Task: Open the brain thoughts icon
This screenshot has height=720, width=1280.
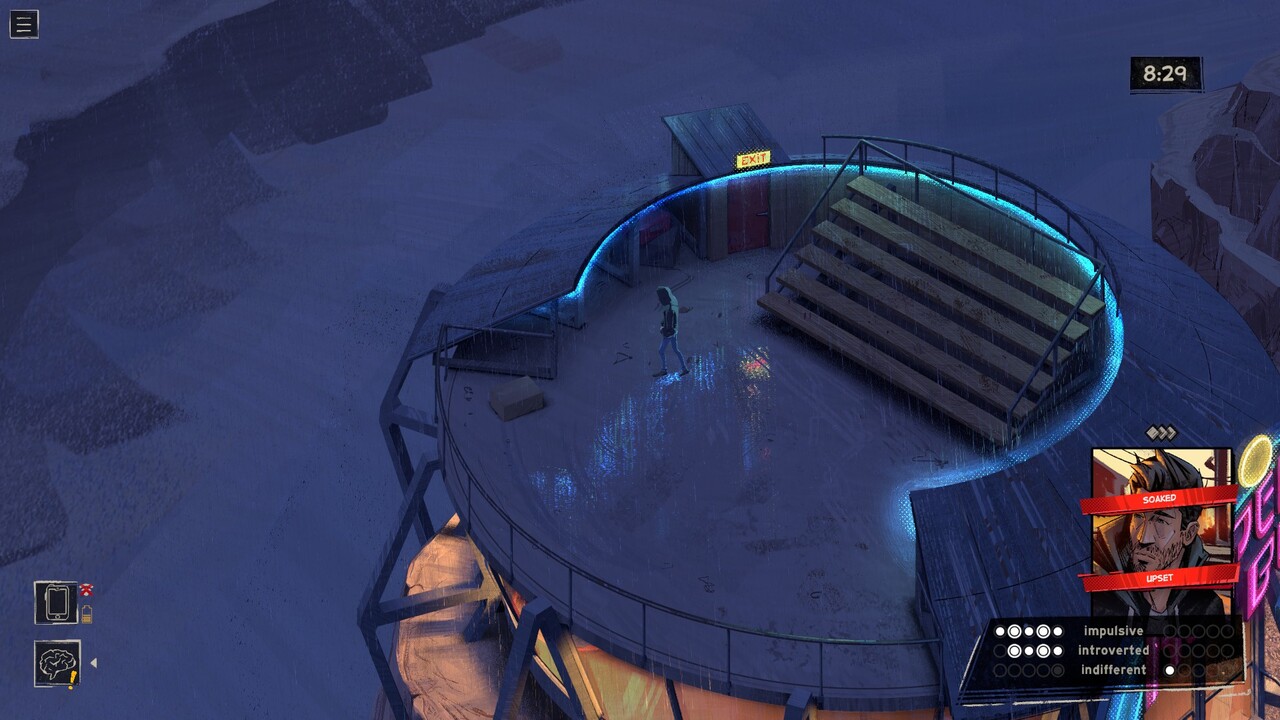Action: point(57,663)
